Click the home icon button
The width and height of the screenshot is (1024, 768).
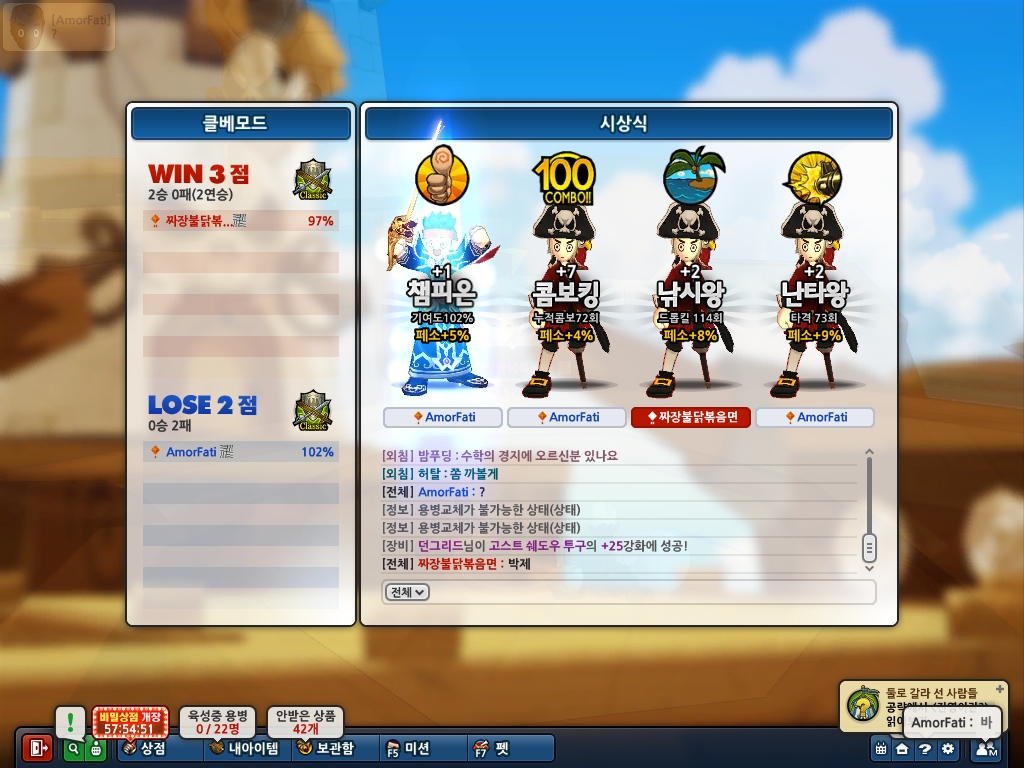[902, 748]
